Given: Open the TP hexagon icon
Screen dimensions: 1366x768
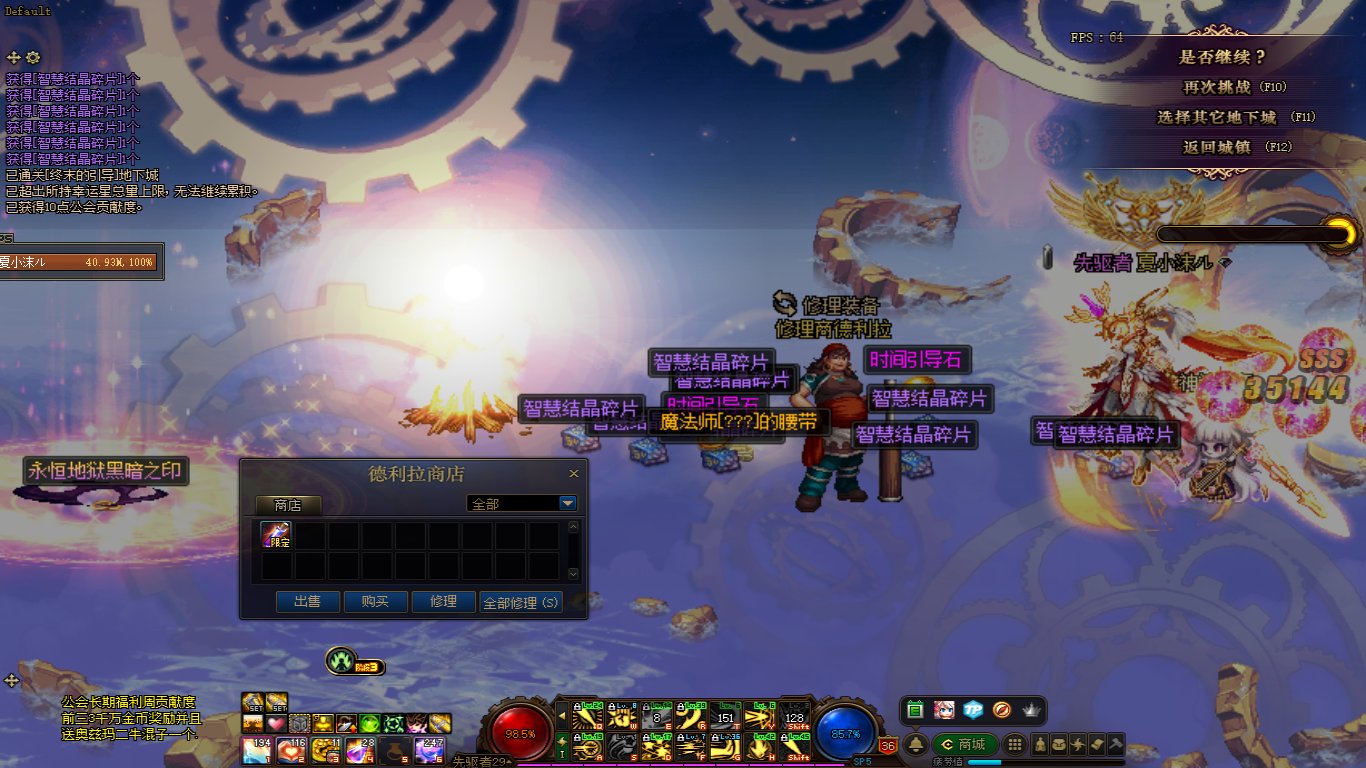Looking at the screenshot, I should pos(973,710).
